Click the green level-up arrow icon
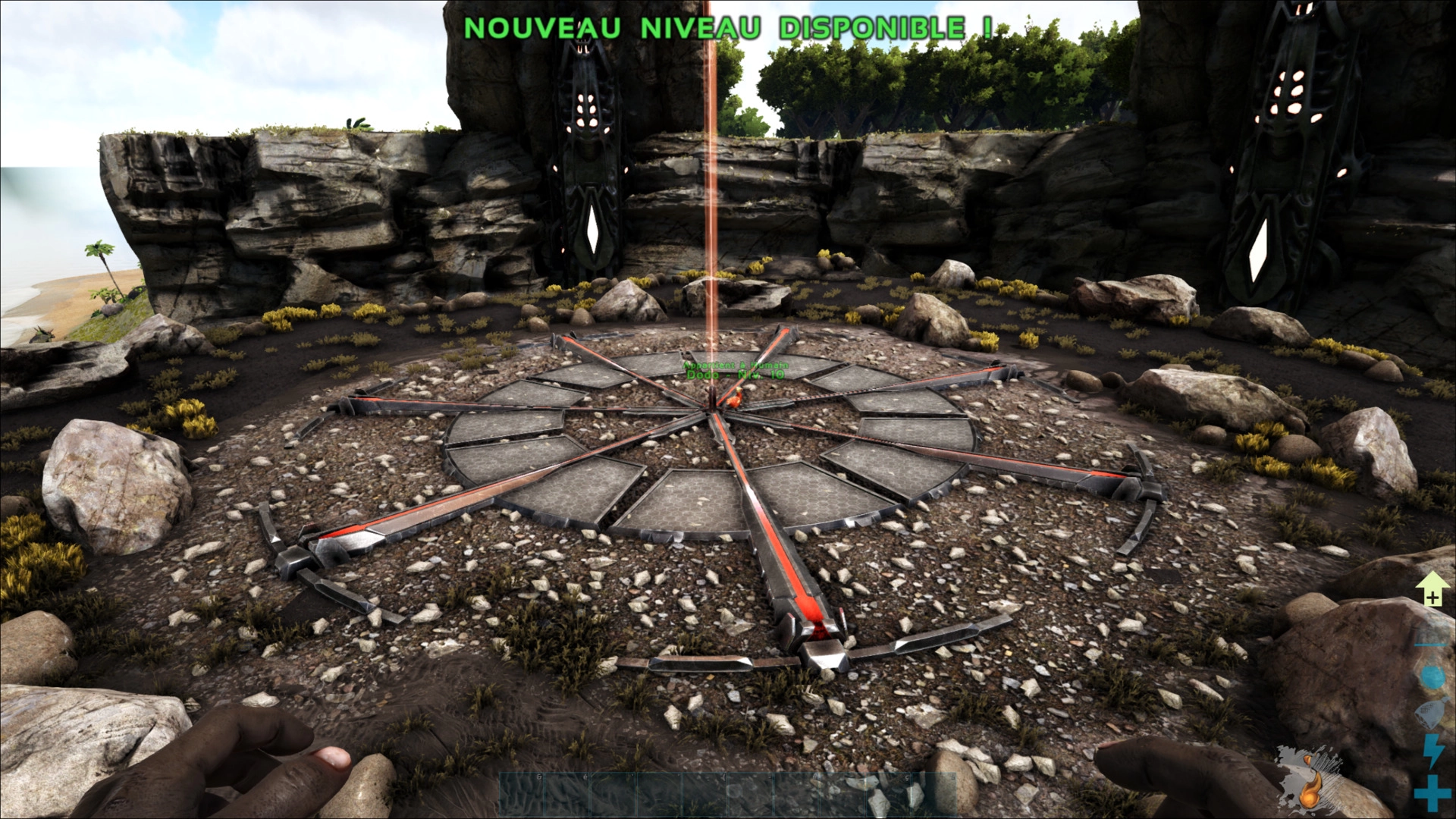The height and width of the screenshot is (819, 1456). pyautogui.click(x=1432, y=587)
